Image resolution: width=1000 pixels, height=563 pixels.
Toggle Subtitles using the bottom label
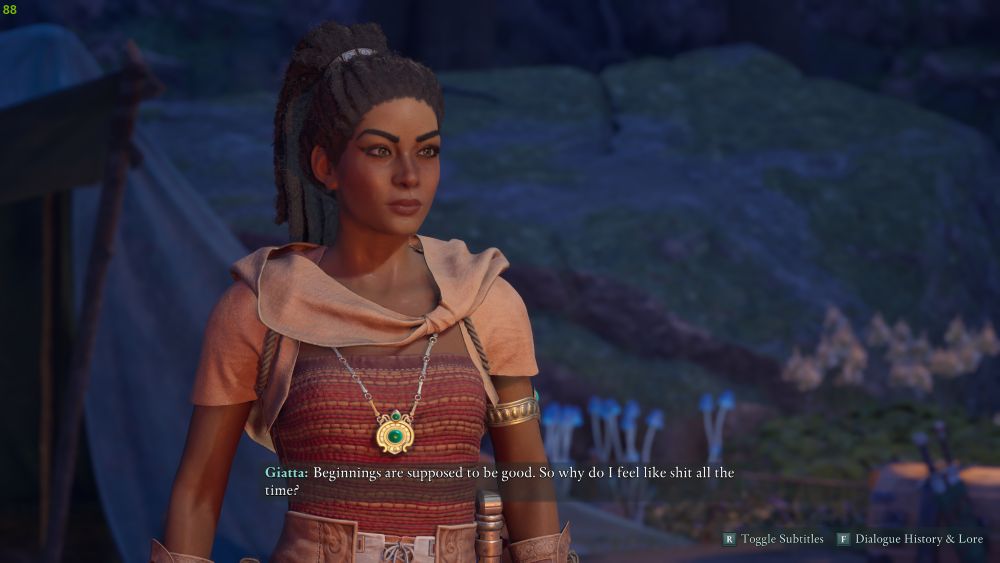(781, 539)
